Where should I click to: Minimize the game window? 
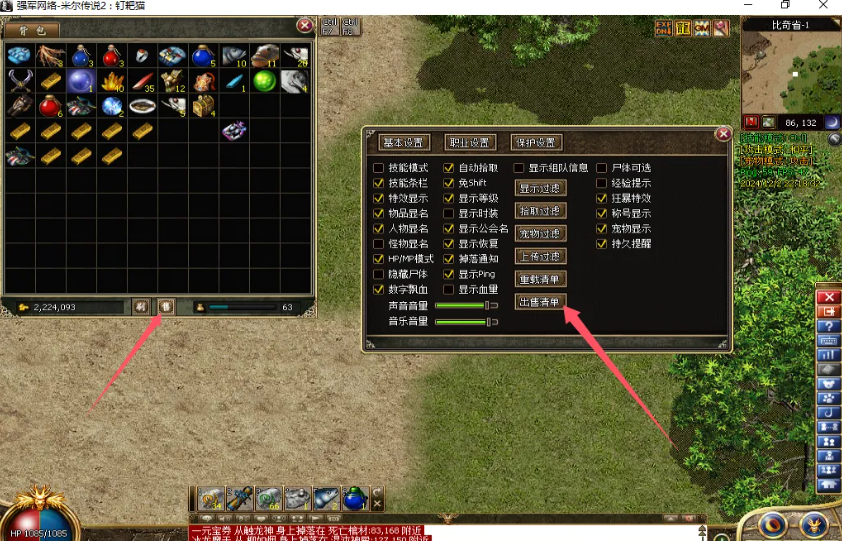pyautogui.click(x=755, y=6)
